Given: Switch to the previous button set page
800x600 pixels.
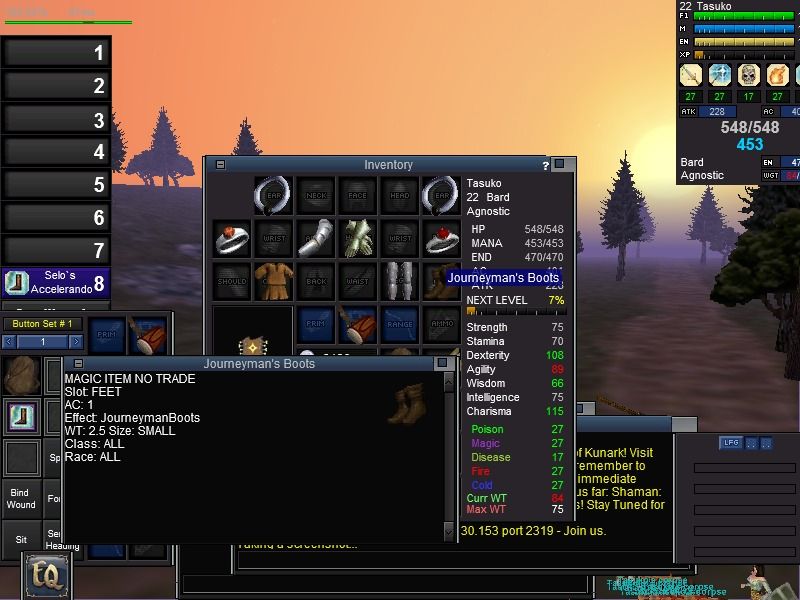Looking at the screenshot, I should (10, 342).
